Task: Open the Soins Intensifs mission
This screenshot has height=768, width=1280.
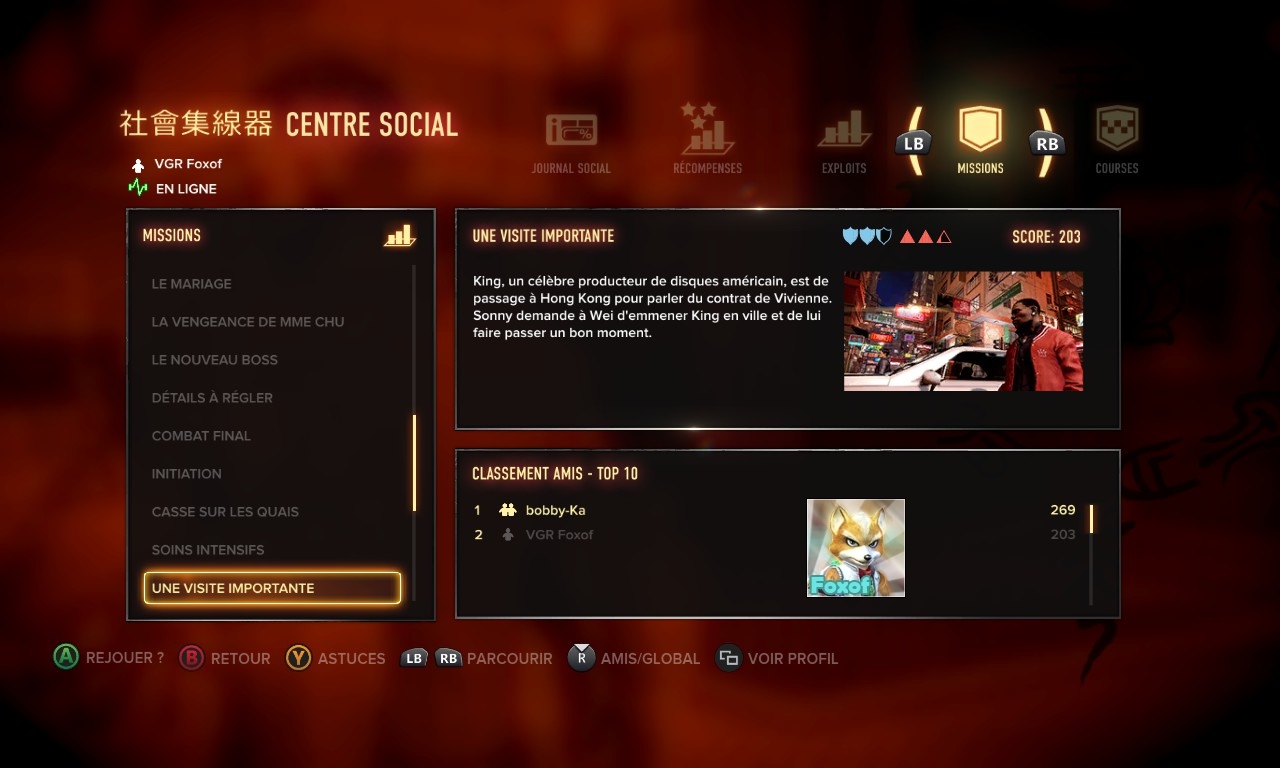Action: point(208,550)
